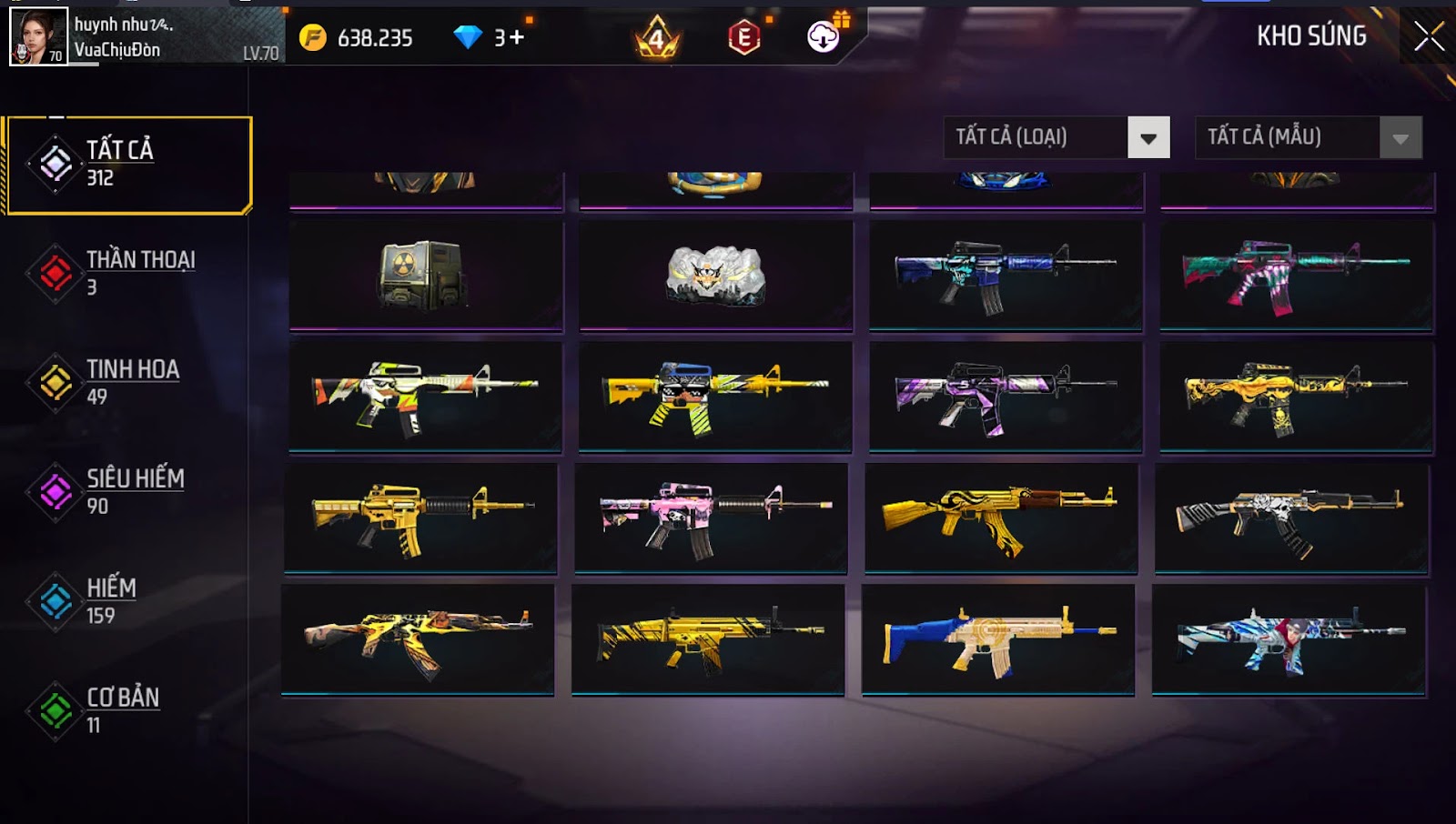Close the Kho Súng weapon vault
1456x824 pixels.
coord(1429,36)
